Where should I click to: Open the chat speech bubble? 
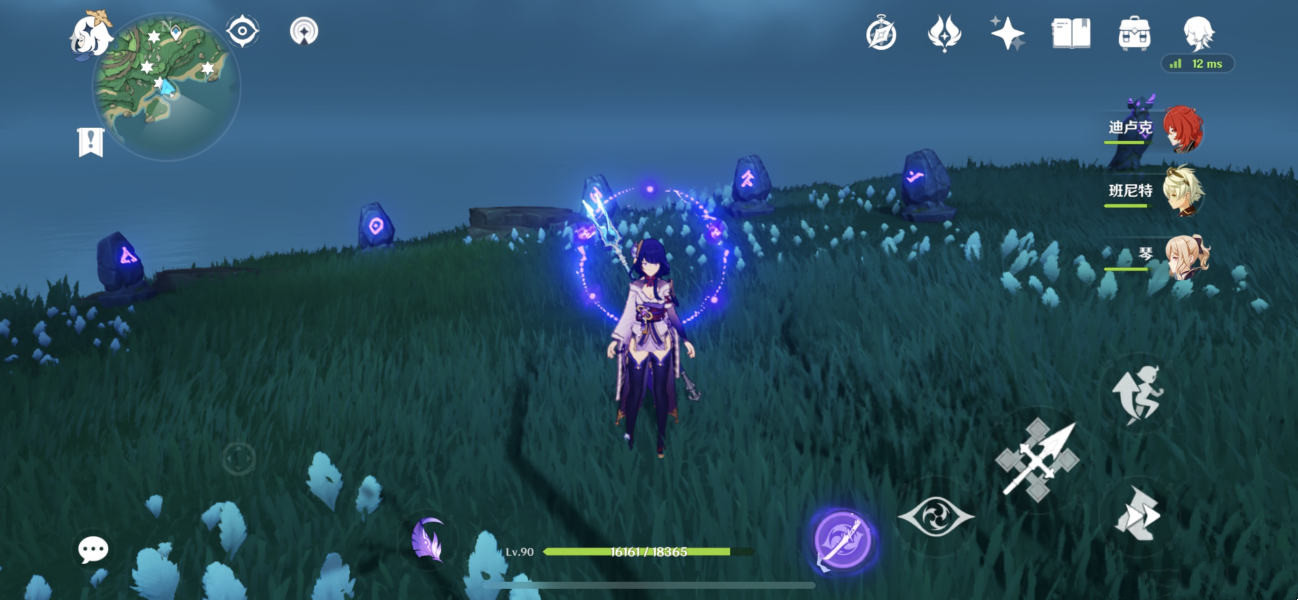pos(93,549)
